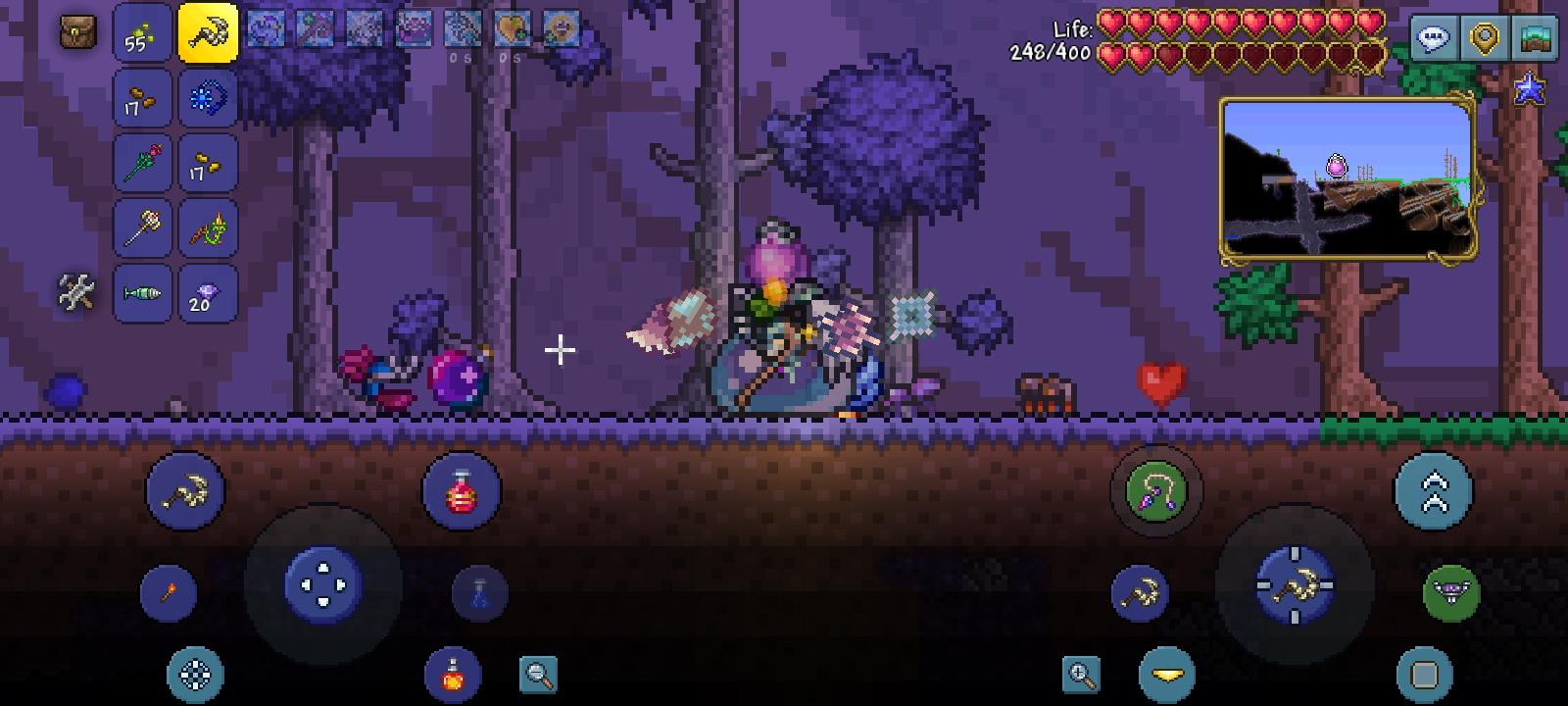Tap the chat speech-bubble icon

click(x=1434, y=39)
